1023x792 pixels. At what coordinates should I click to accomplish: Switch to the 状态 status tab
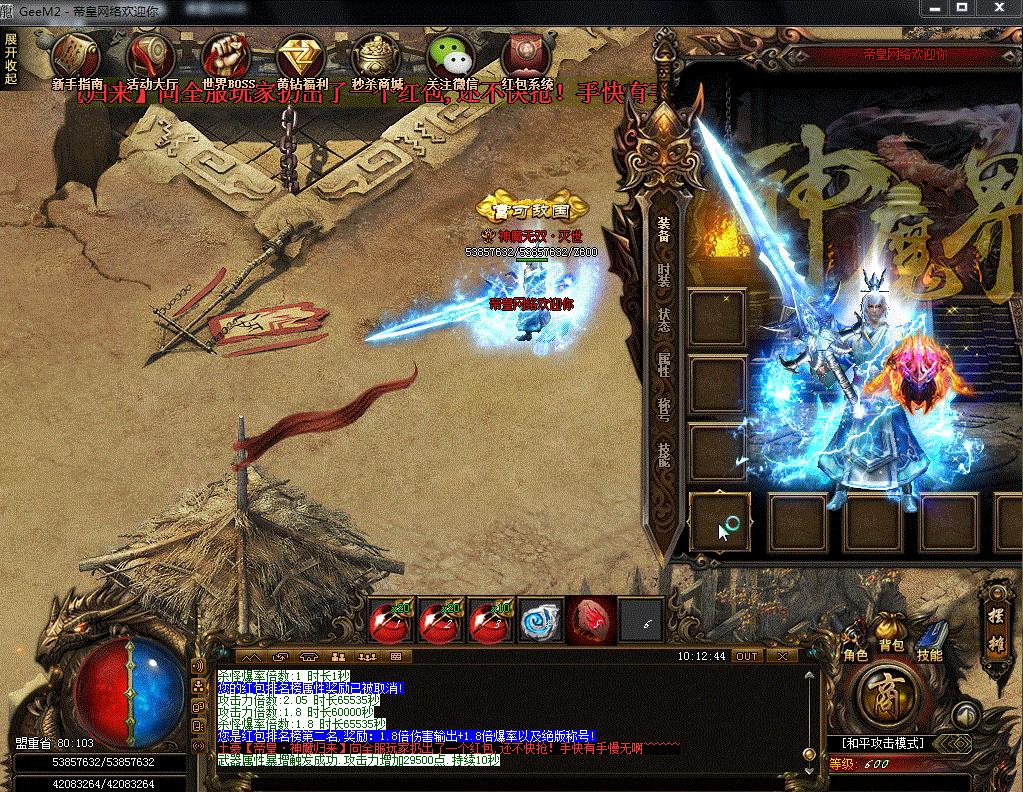click(664, 319)
